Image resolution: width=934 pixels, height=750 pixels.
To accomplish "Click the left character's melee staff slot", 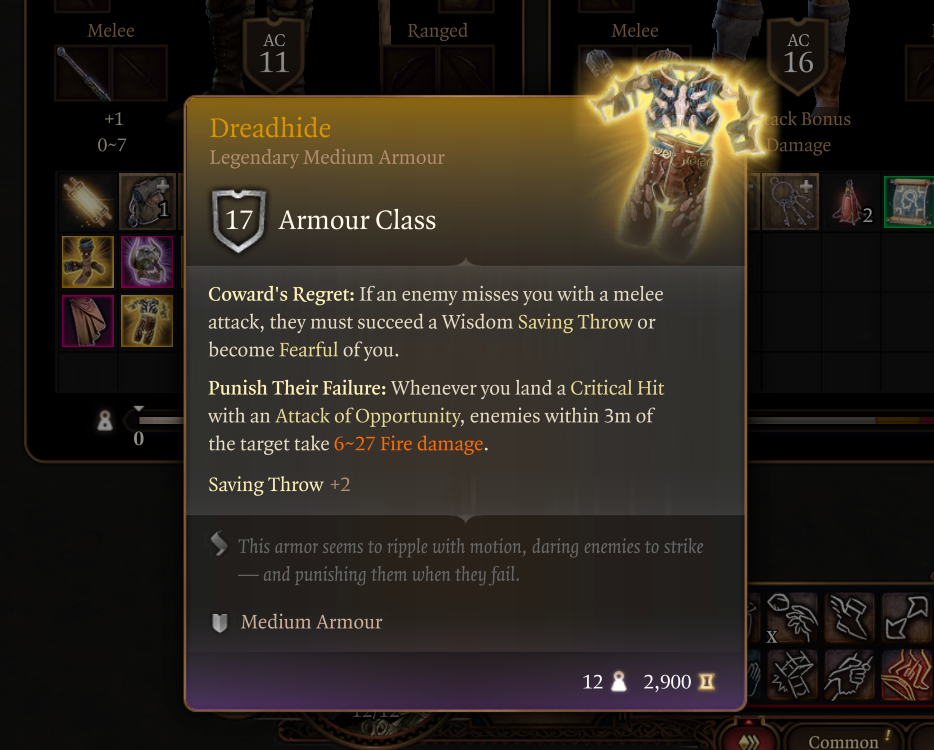I will [82, 75].
